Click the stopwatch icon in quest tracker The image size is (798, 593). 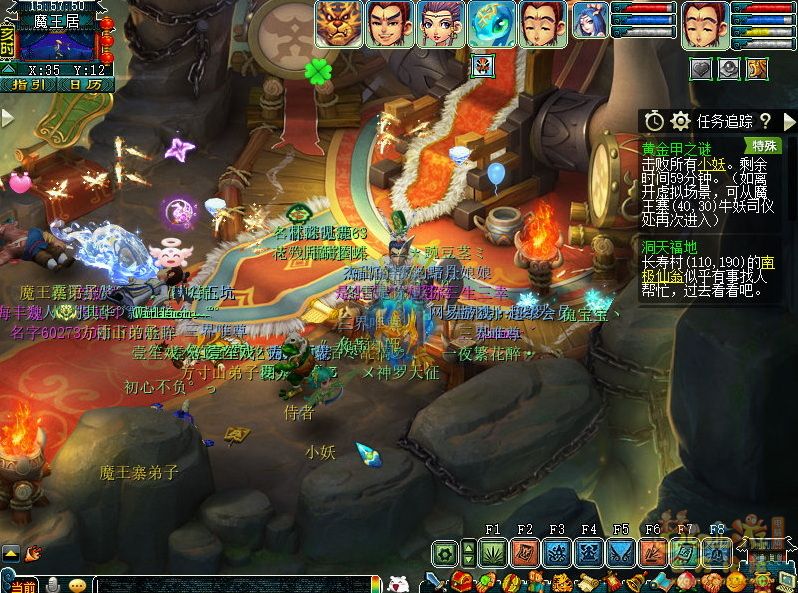click(x=653, y=121)
